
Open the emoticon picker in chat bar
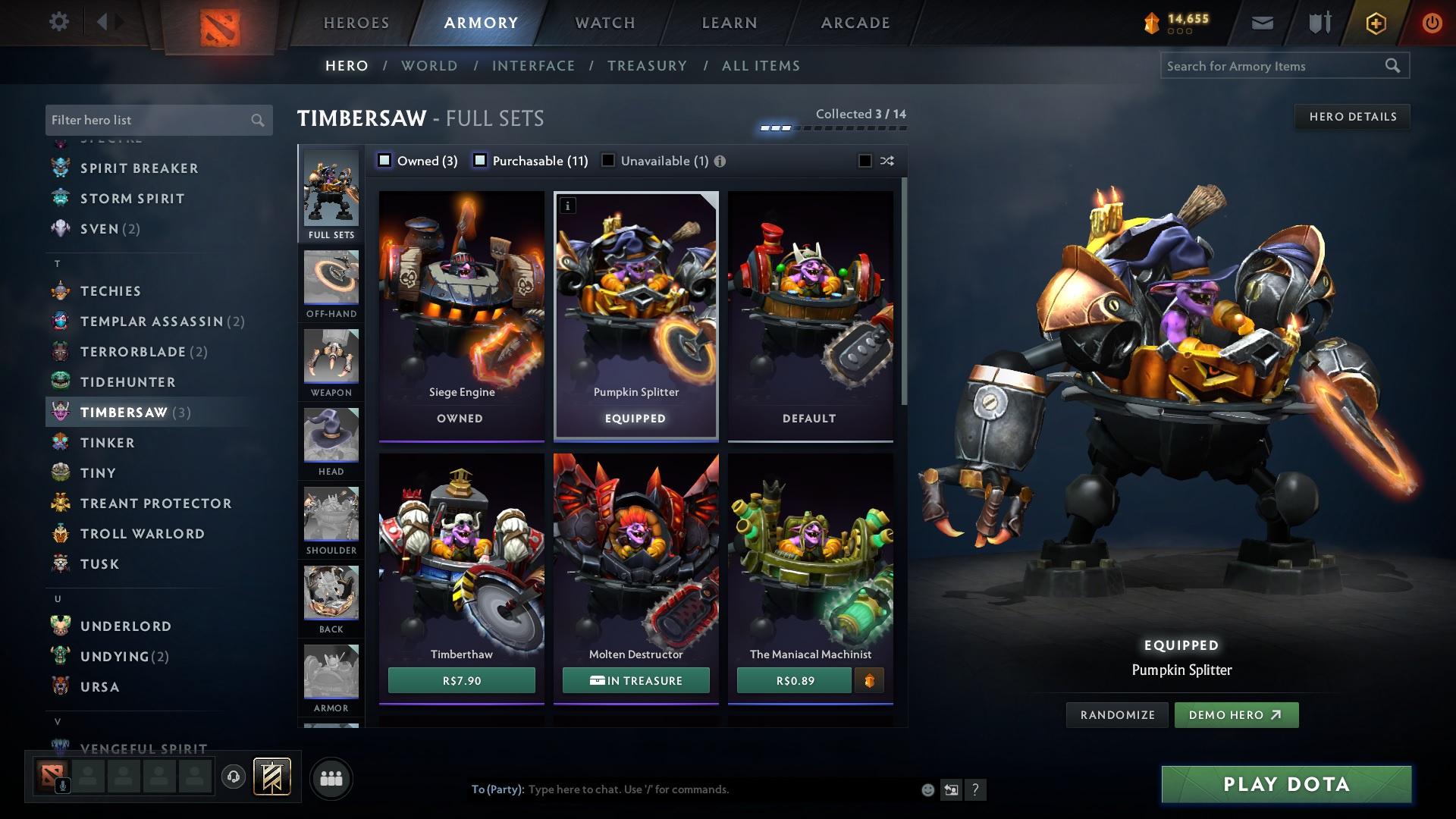click(927, 789)
